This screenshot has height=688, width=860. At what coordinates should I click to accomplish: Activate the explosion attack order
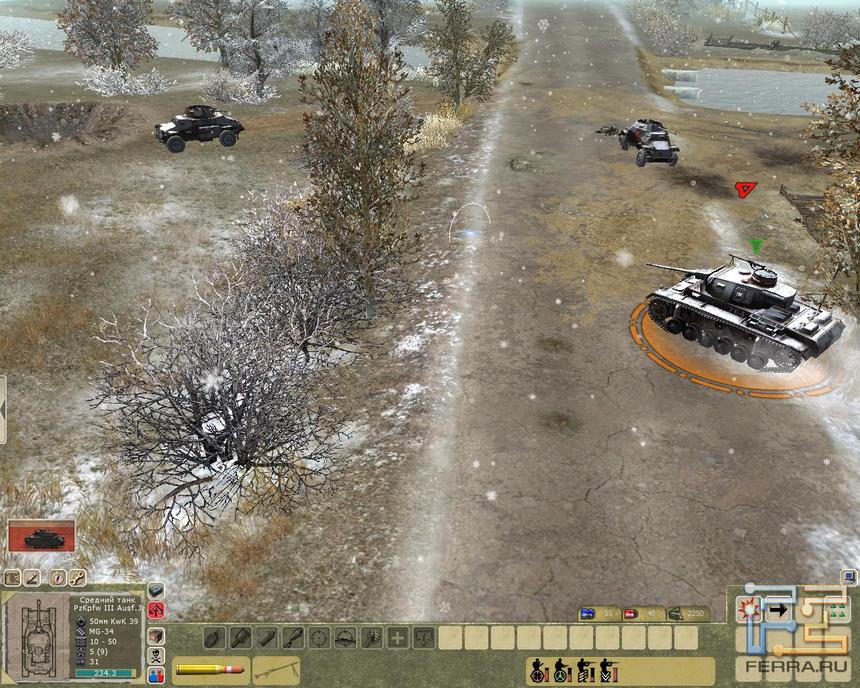point(748,609)
